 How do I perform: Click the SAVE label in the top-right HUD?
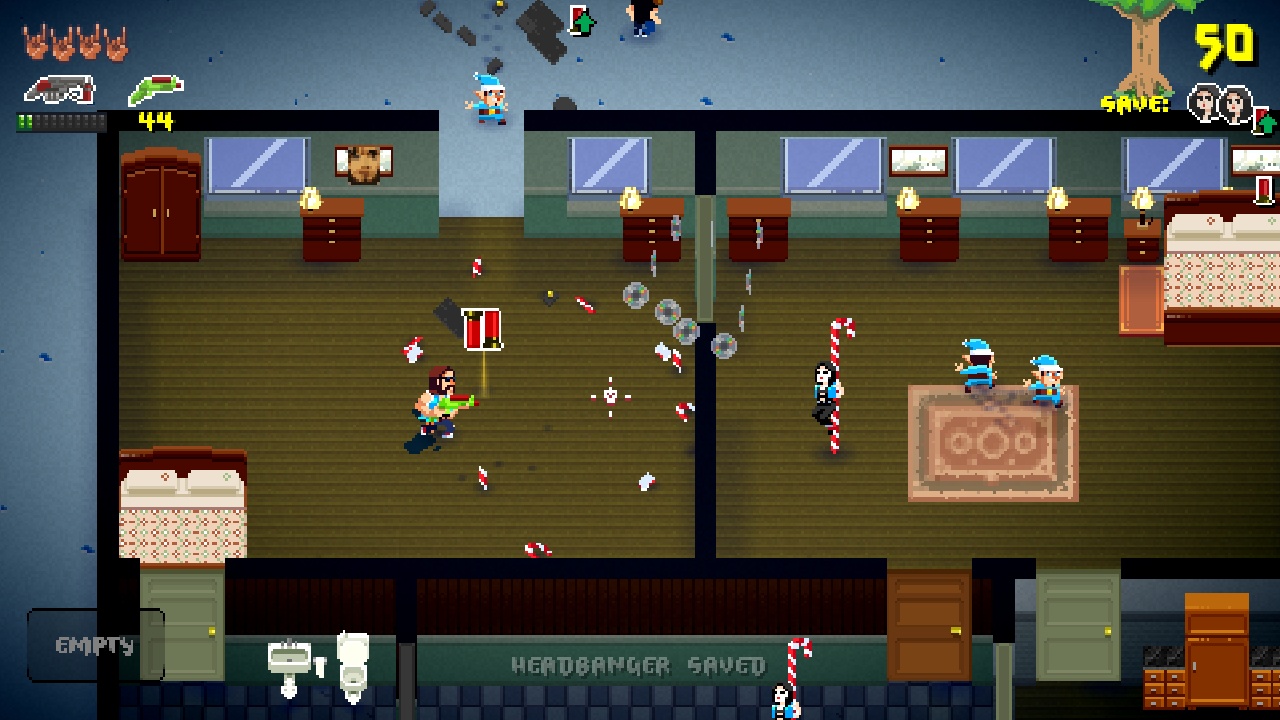coord(1133,103)
